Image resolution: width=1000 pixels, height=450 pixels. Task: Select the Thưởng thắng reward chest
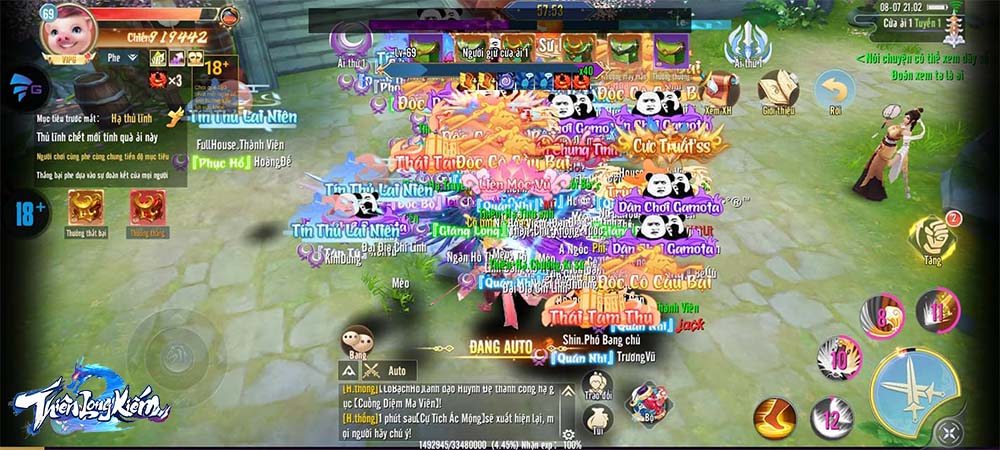(x=146, y=207)
